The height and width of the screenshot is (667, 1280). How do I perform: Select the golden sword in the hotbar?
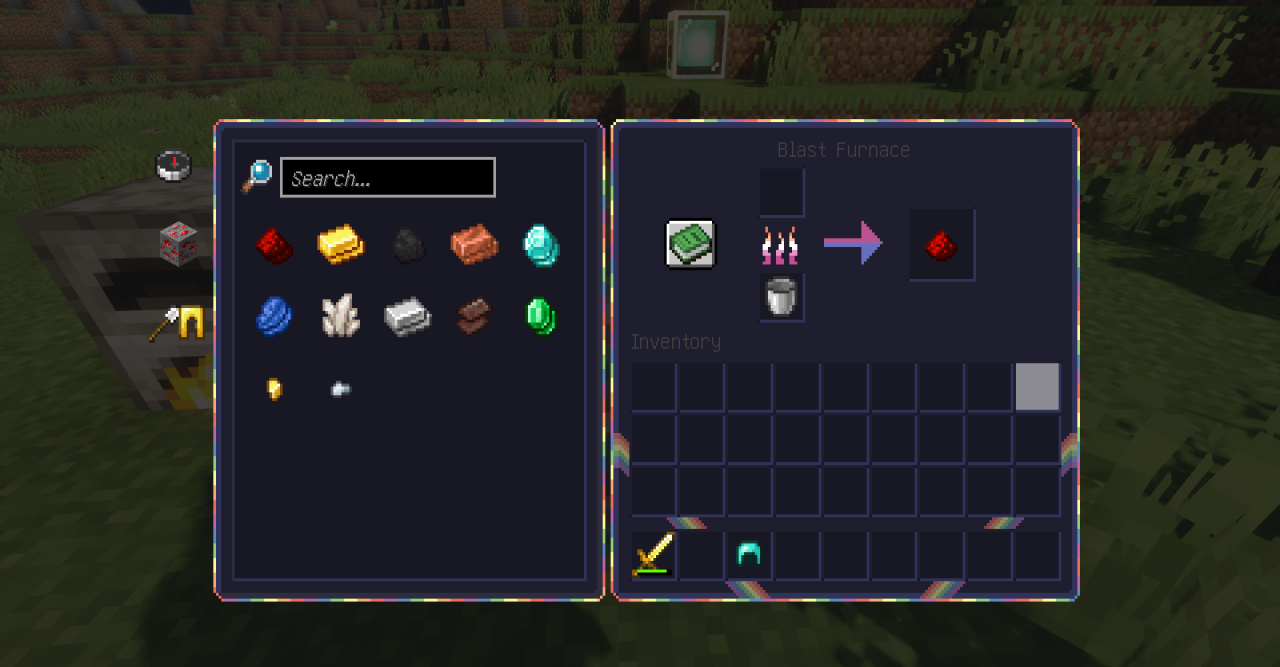[x=653, y=555]
